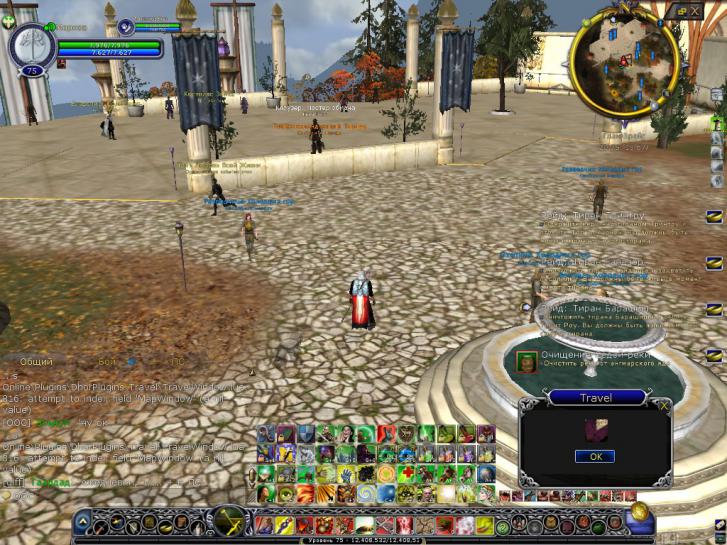Open the quest with the green portrait icon
The height and width of the screenshot is (545, 727).
524,360
